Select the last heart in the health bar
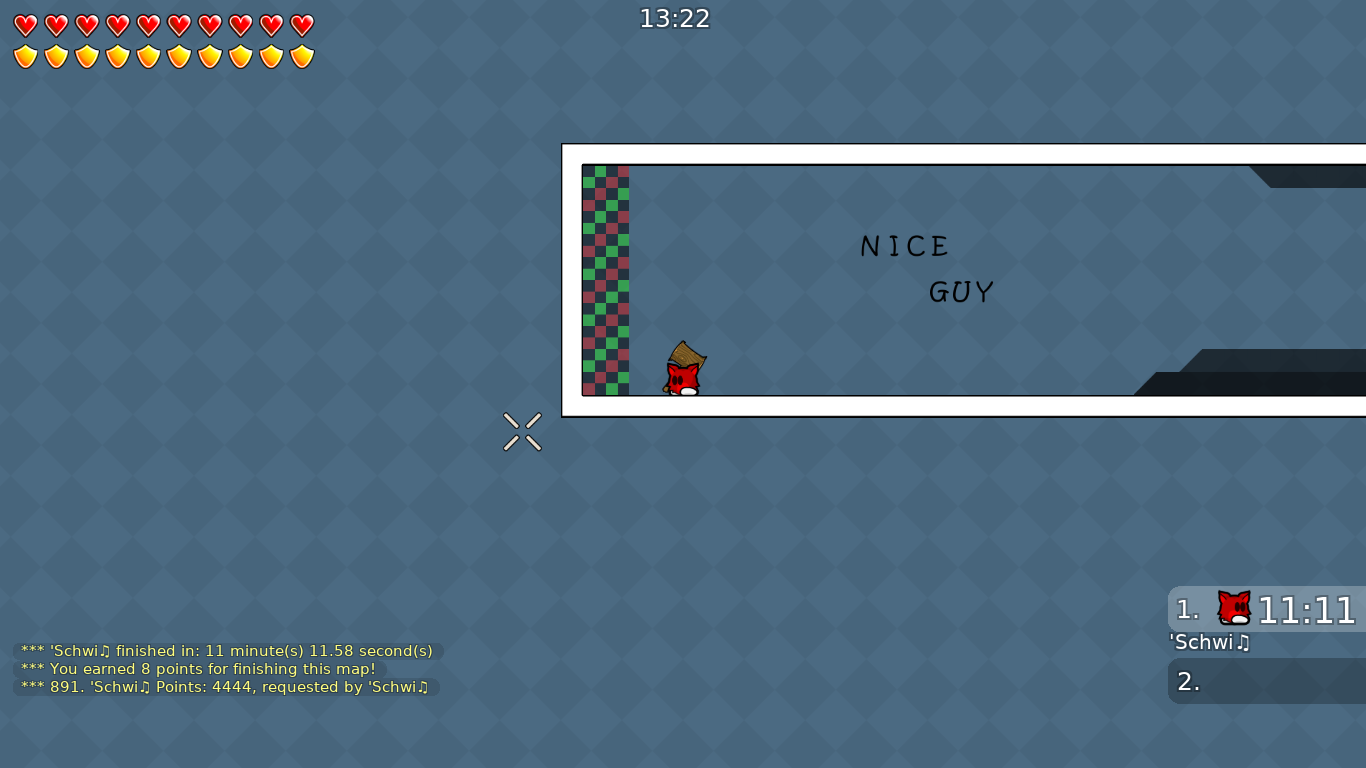Screen dimensions: 1366x768 pos(301,25)
